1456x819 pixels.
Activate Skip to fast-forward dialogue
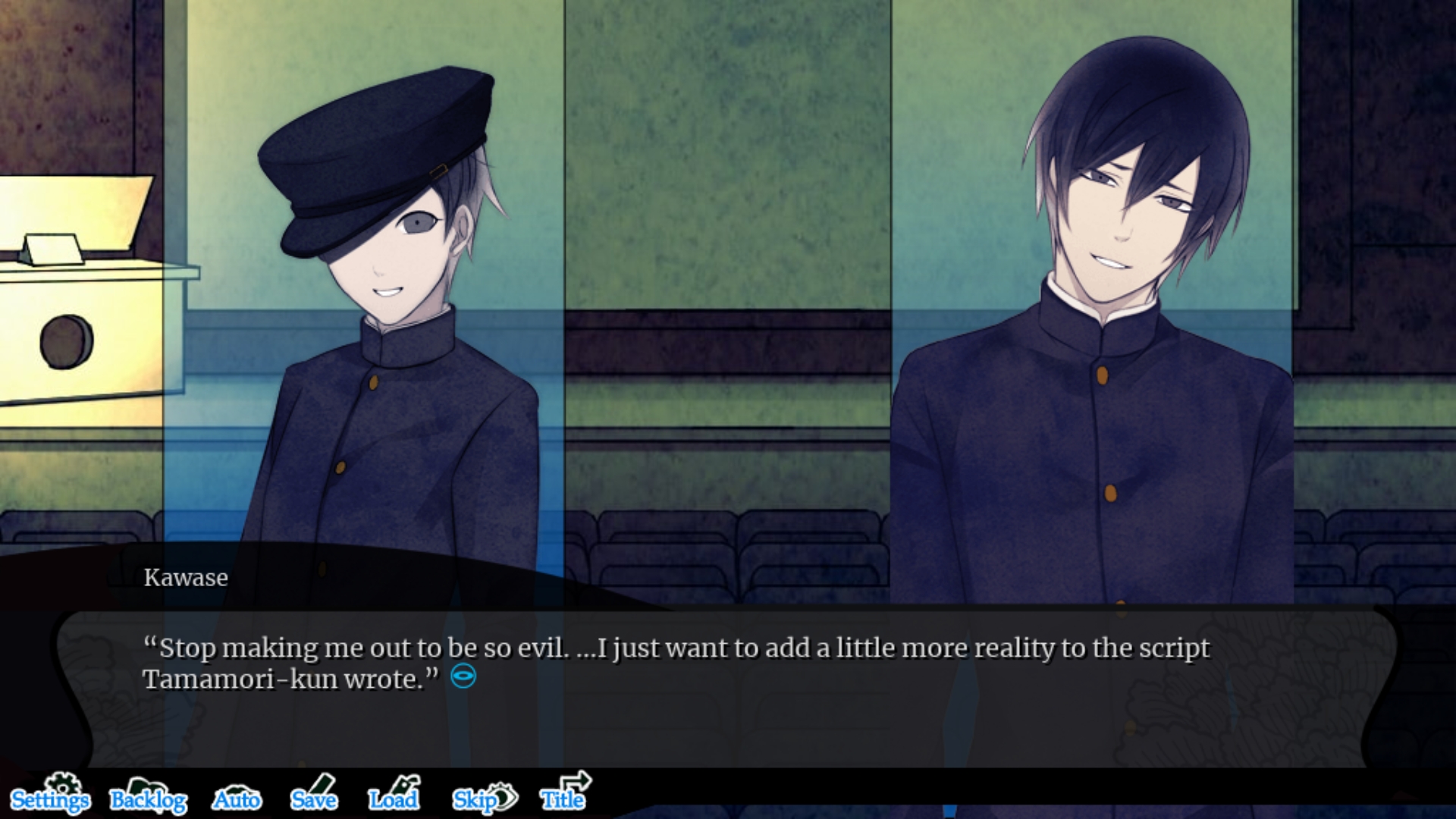(x=484, y=799)
